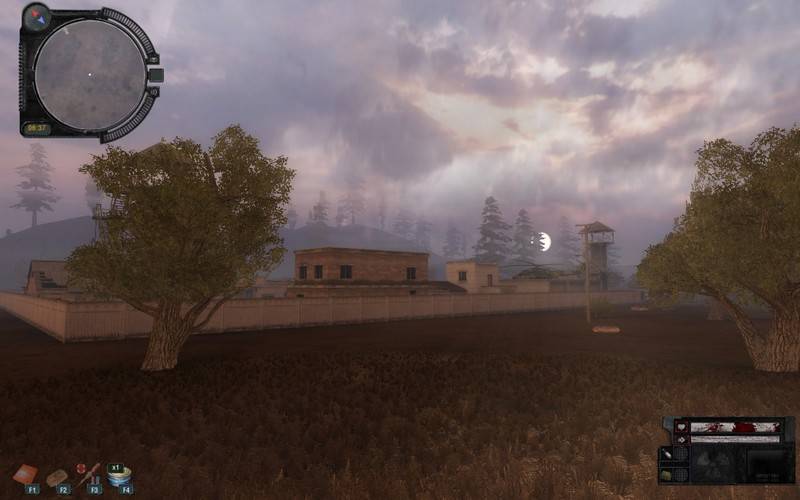Use the F4 quick slot canned food
800x500 pixels.
[x=121, y=475]
